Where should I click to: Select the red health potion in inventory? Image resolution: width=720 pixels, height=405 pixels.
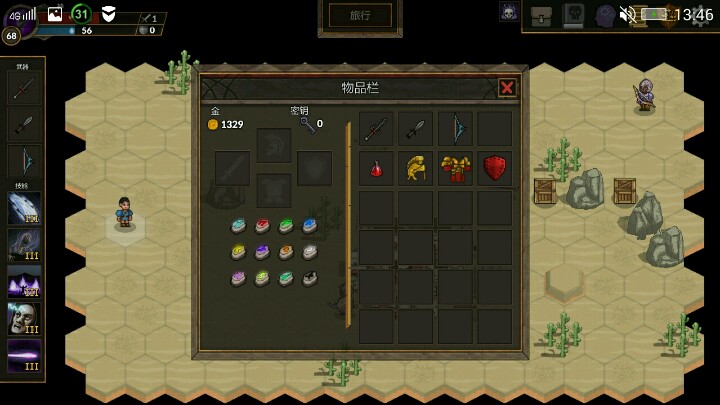pos(376,168)
